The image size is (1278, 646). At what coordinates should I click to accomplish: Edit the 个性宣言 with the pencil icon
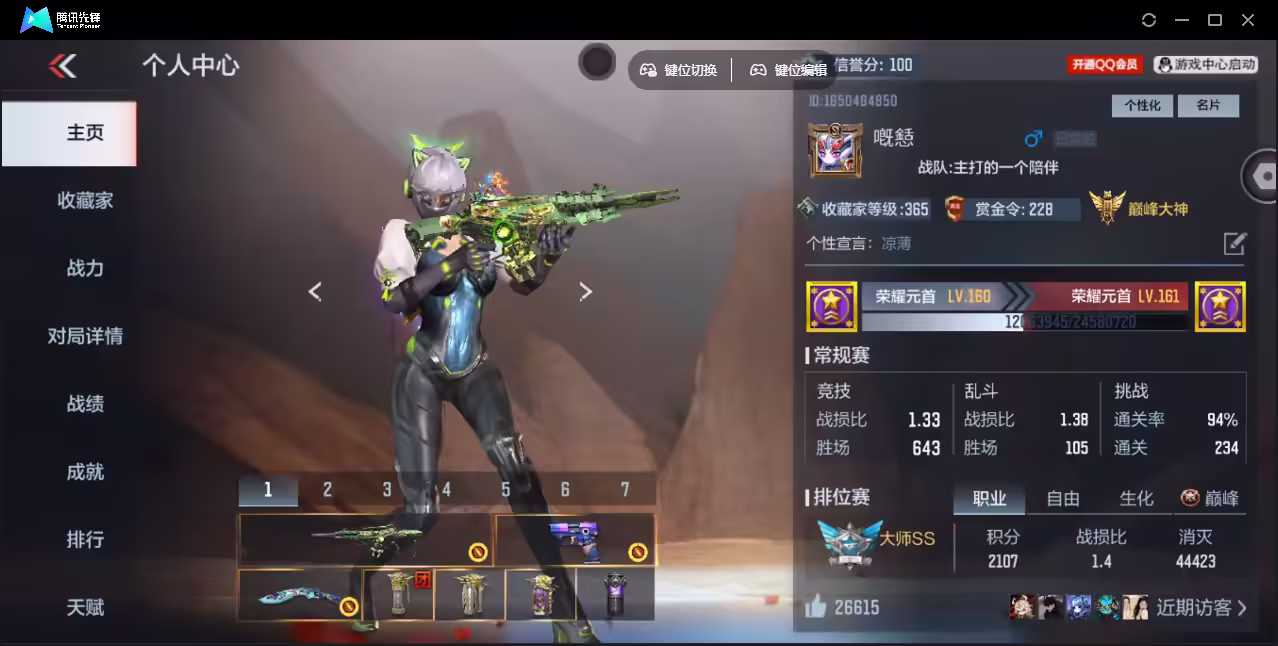(1235, 243)
